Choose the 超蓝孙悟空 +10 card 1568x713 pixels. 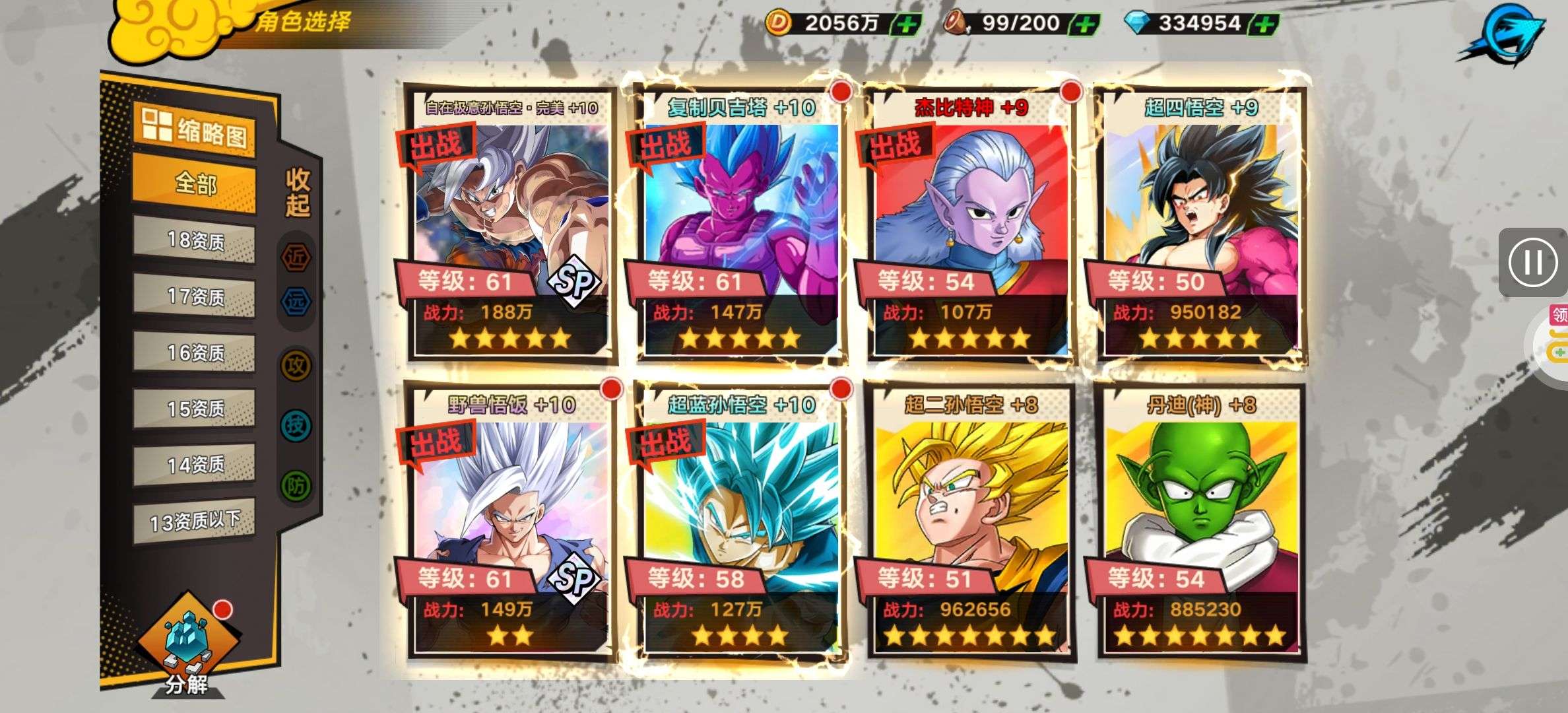pyautogui.click(x=740, y=522)
